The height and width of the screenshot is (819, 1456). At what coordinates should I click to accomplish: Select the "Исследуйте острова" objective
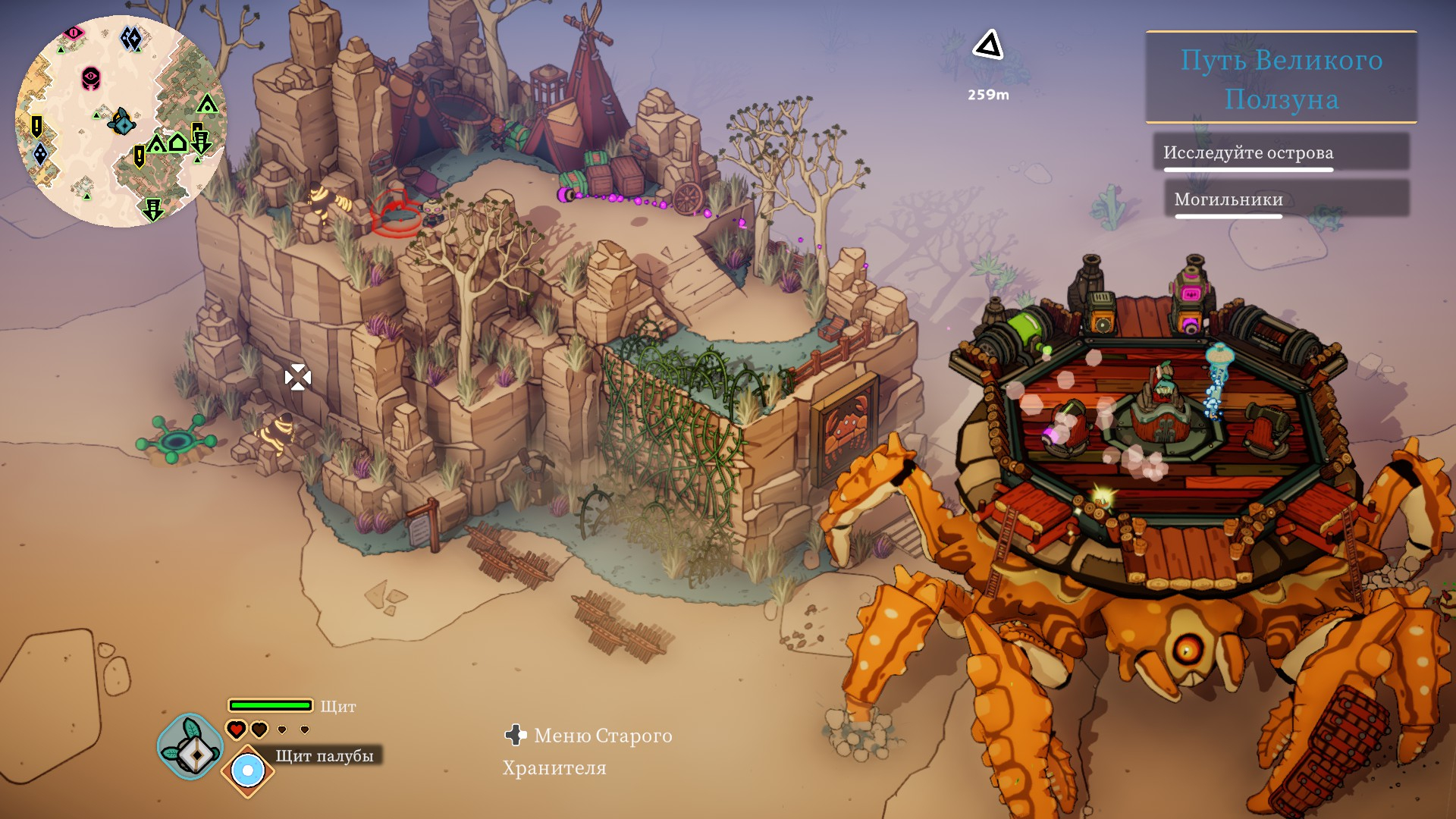(1248, 153)
